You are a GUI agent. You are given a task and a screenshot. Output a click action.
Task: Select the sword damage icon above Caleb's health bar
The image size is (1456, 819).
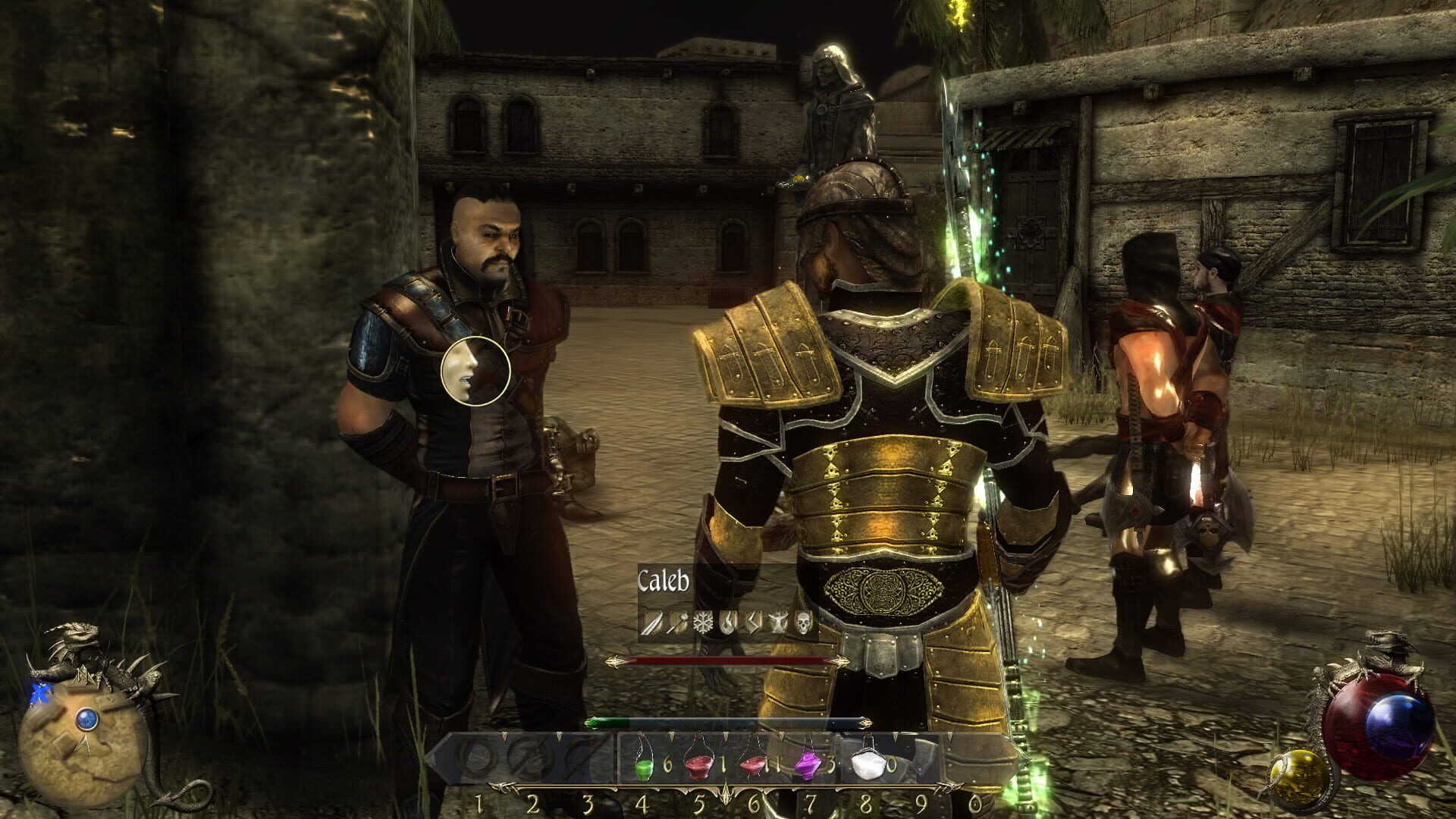[651, 623]
